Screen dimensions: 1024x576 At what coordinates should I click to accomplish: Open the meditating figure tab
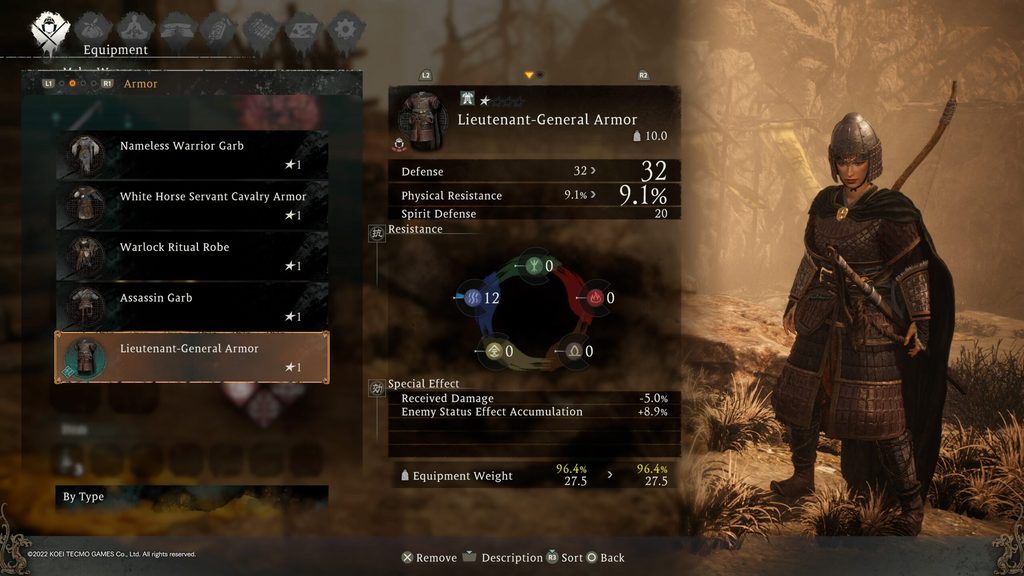coord(135,30)
